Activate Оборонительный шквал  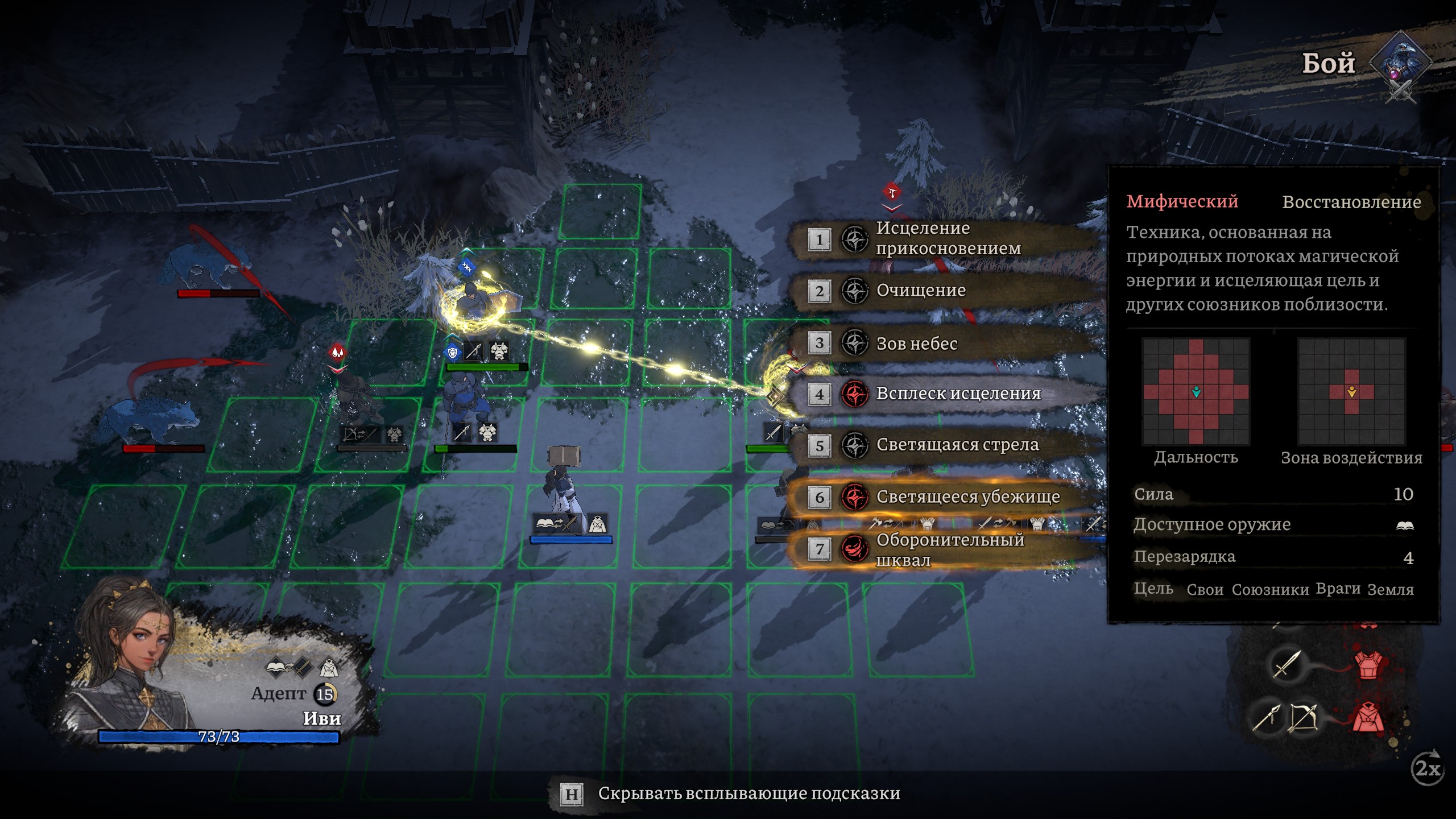click(x=949, y=549)
